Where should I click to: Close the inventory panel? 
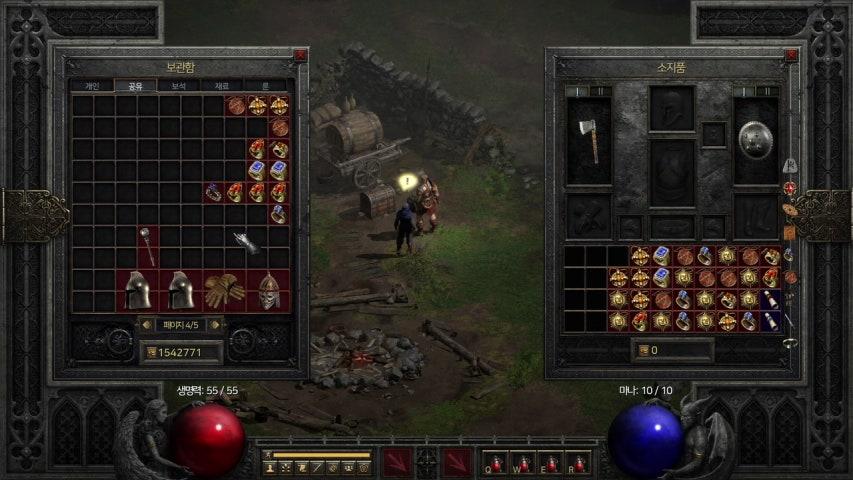(x=792, y=56)
